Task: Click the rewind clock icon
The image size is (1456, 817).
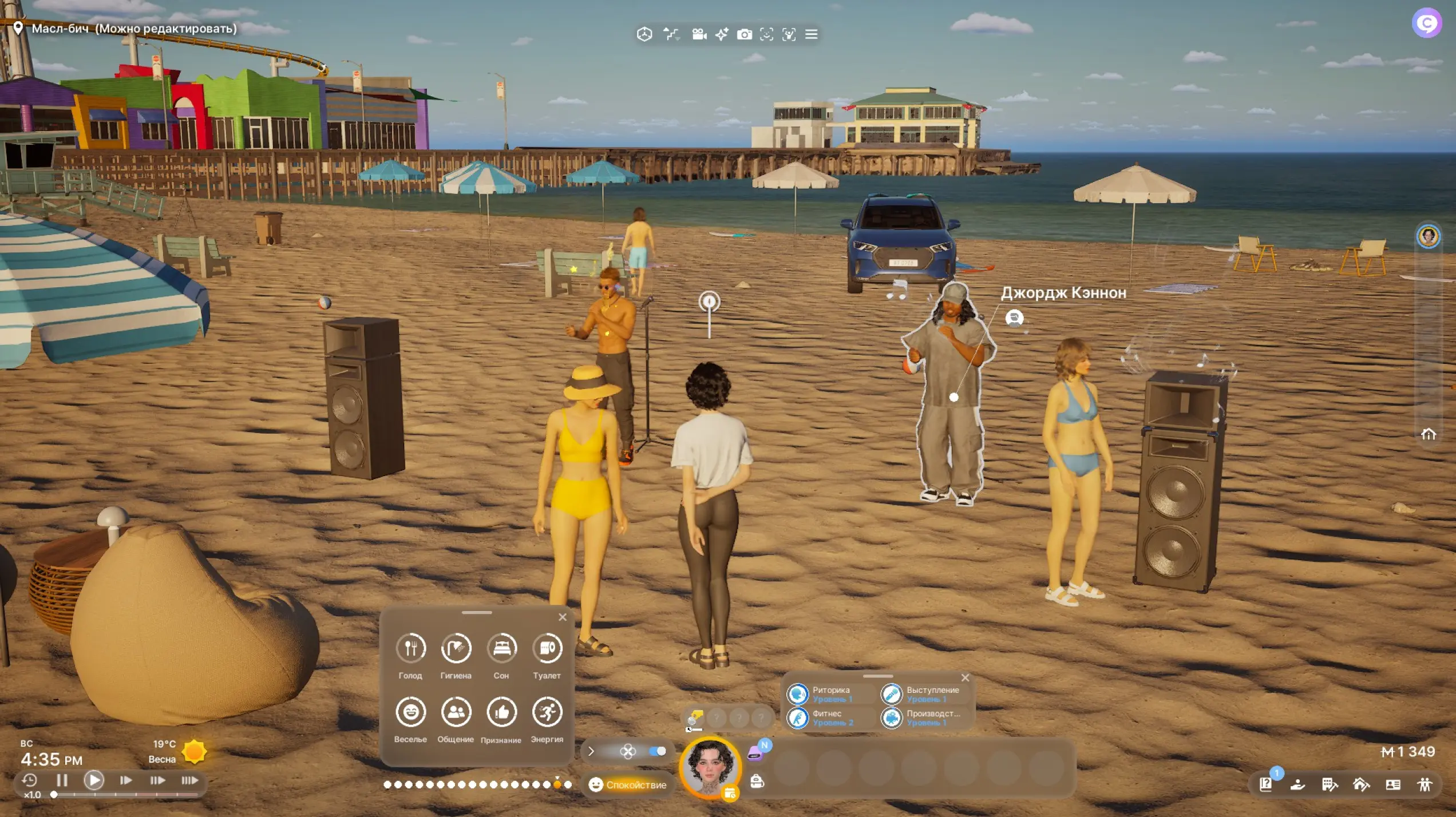Action: (29, 780)
